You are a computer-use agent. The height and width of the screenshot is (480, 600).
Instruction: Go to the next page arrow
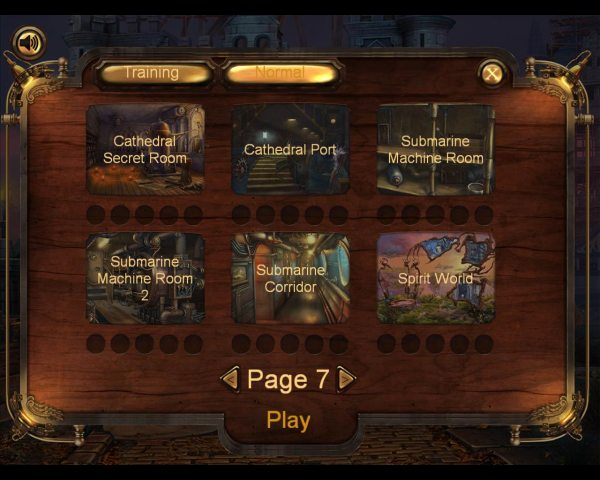[346, 379]
